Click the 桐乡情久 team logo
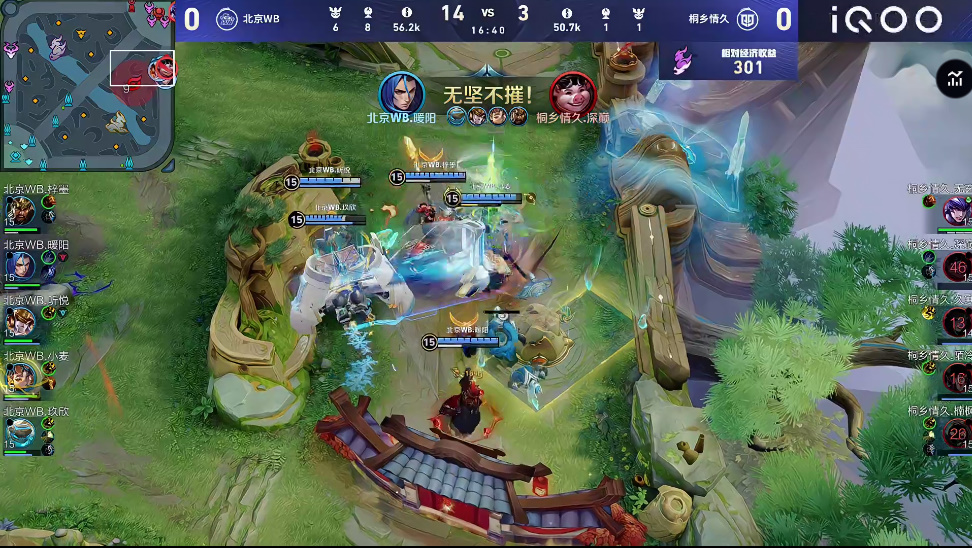 747,19
